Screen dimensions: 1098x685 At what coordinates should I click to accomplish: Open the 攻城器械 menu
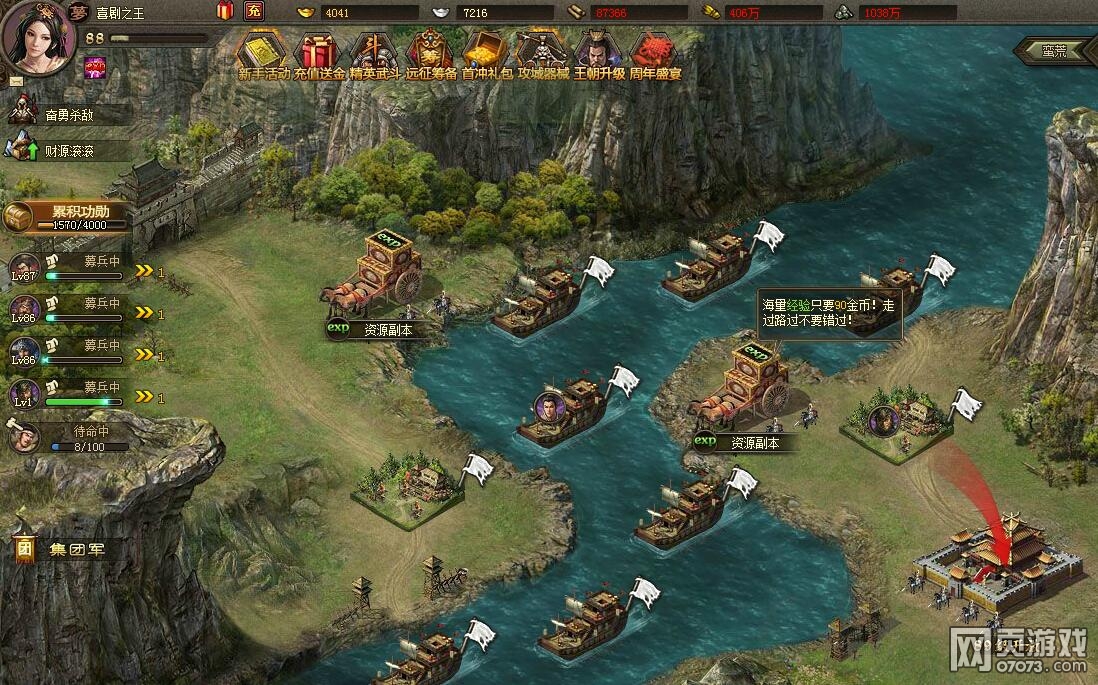coord(542,53)
